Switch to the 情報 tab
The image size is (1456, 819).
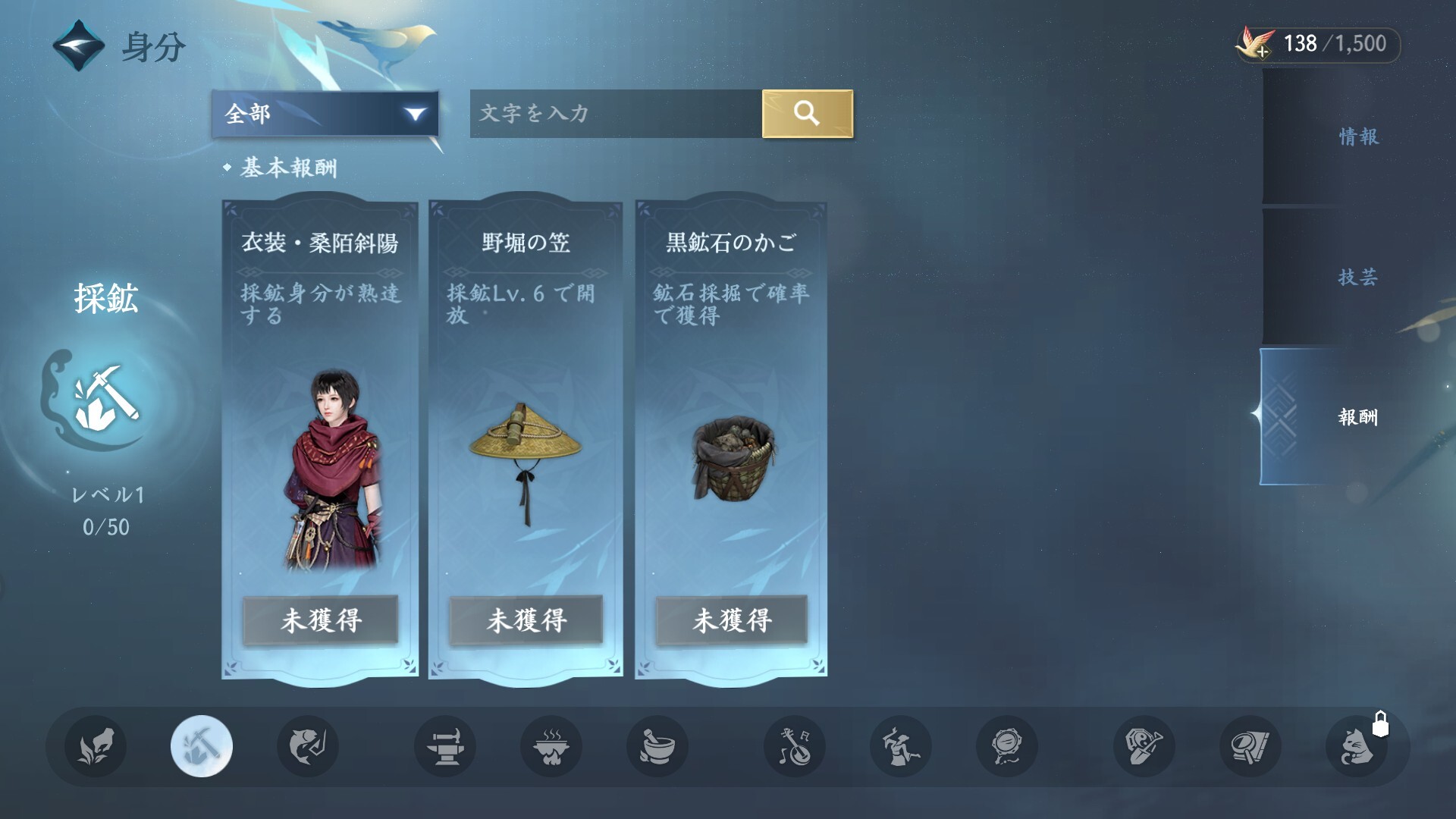point(1357,136)
